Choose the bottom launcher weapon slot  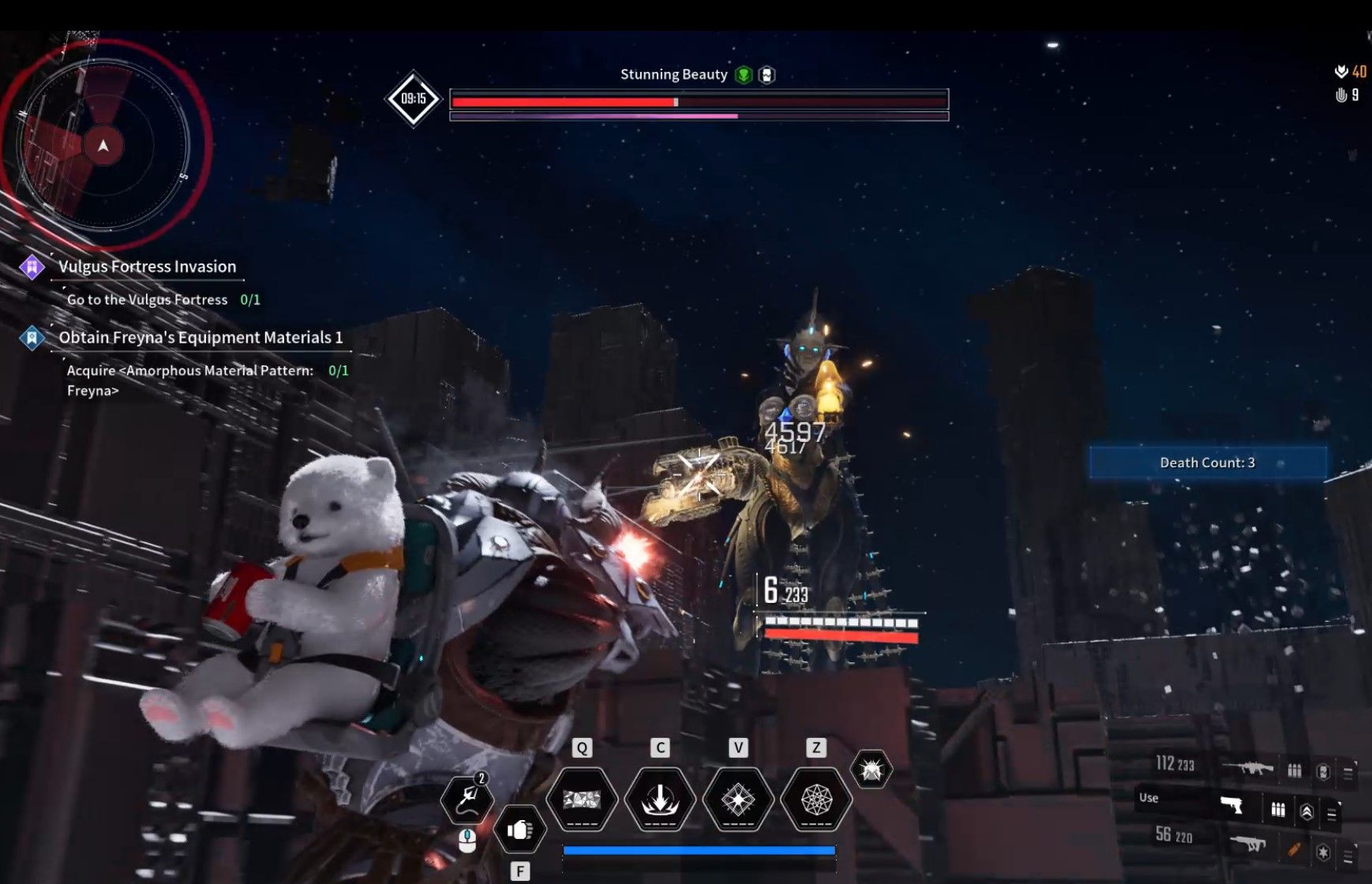point(1247,845)
